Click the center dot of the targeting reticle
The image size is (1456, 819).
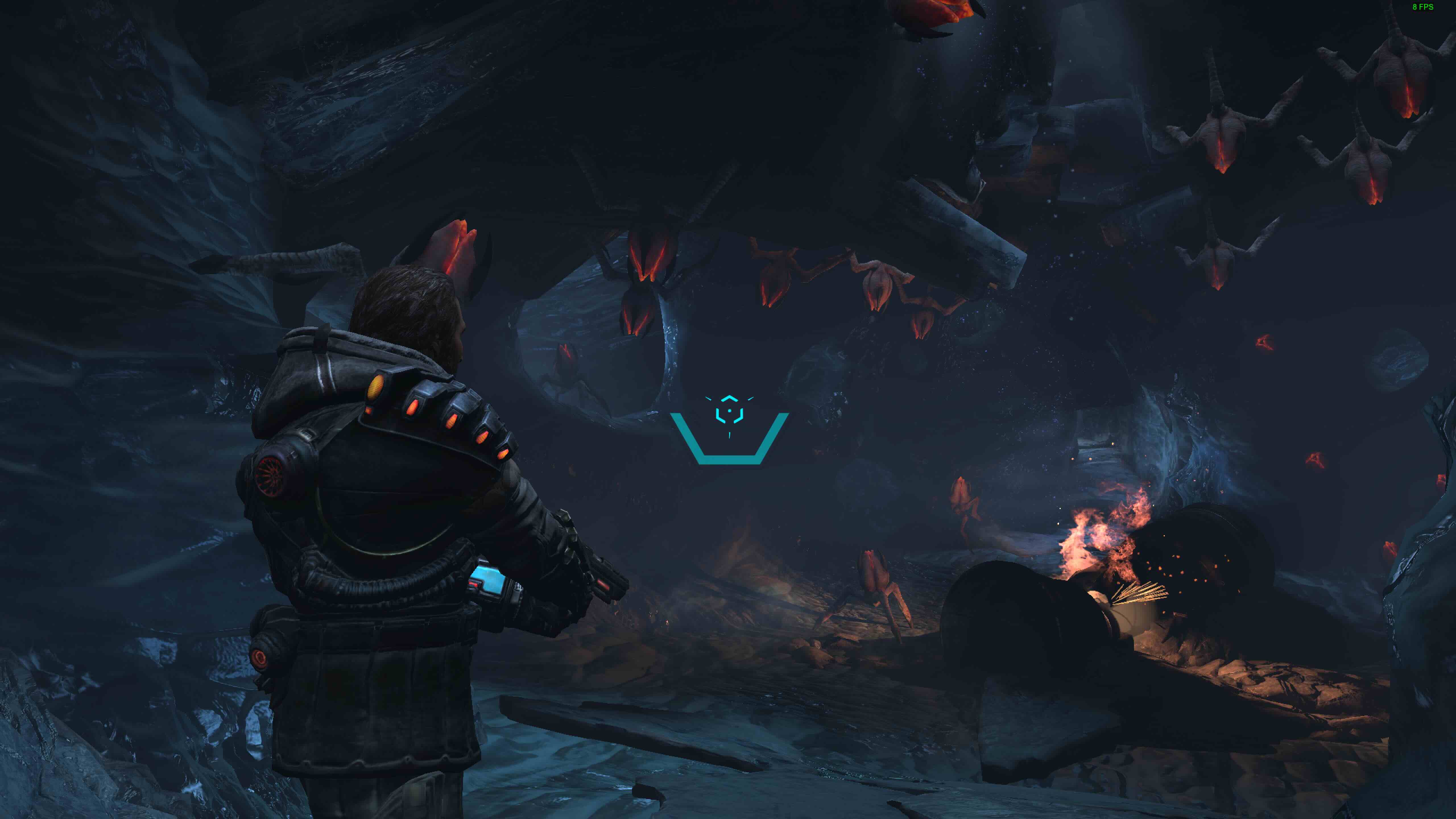730,411
